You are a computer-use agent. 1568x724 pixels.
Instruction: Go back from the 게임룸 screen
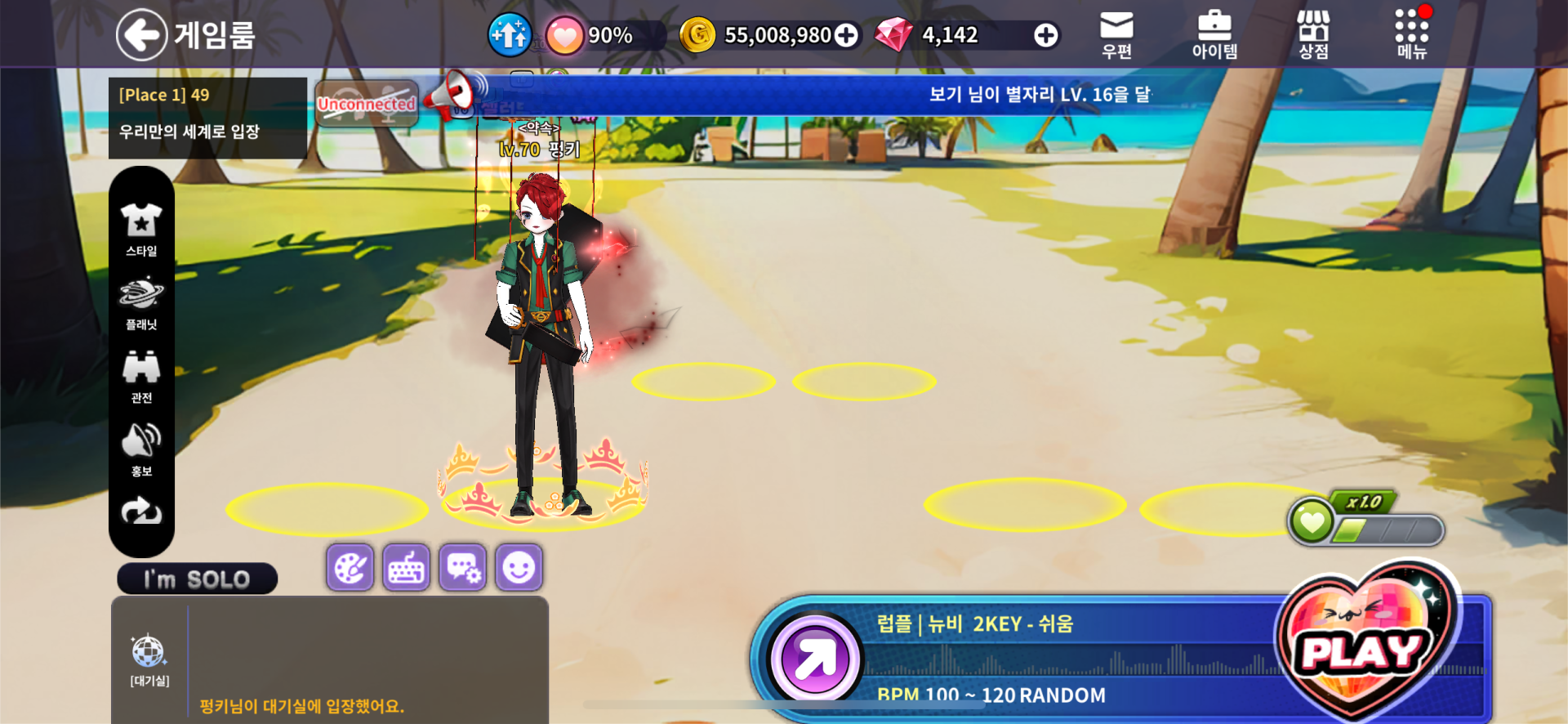point(142,35)
